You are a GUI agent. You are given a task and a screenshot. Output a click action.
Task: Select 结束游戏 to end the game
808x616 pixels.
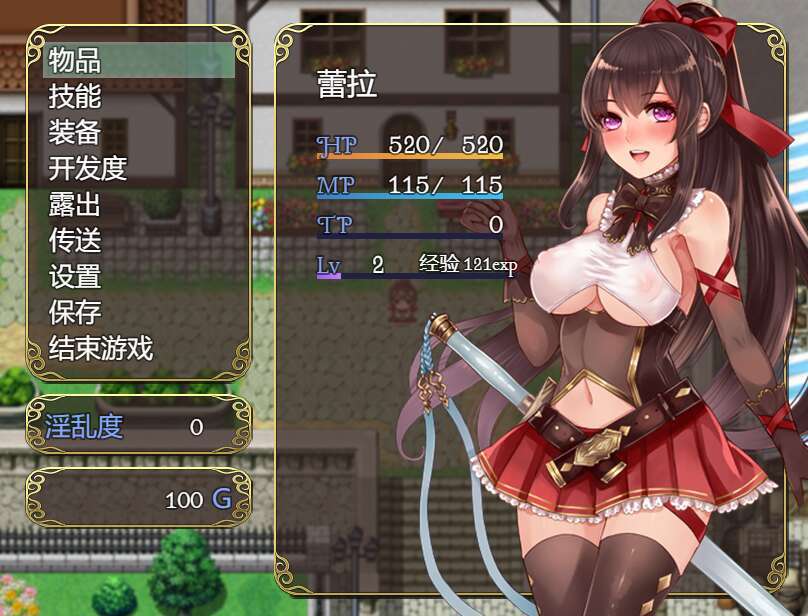point(101,348)
